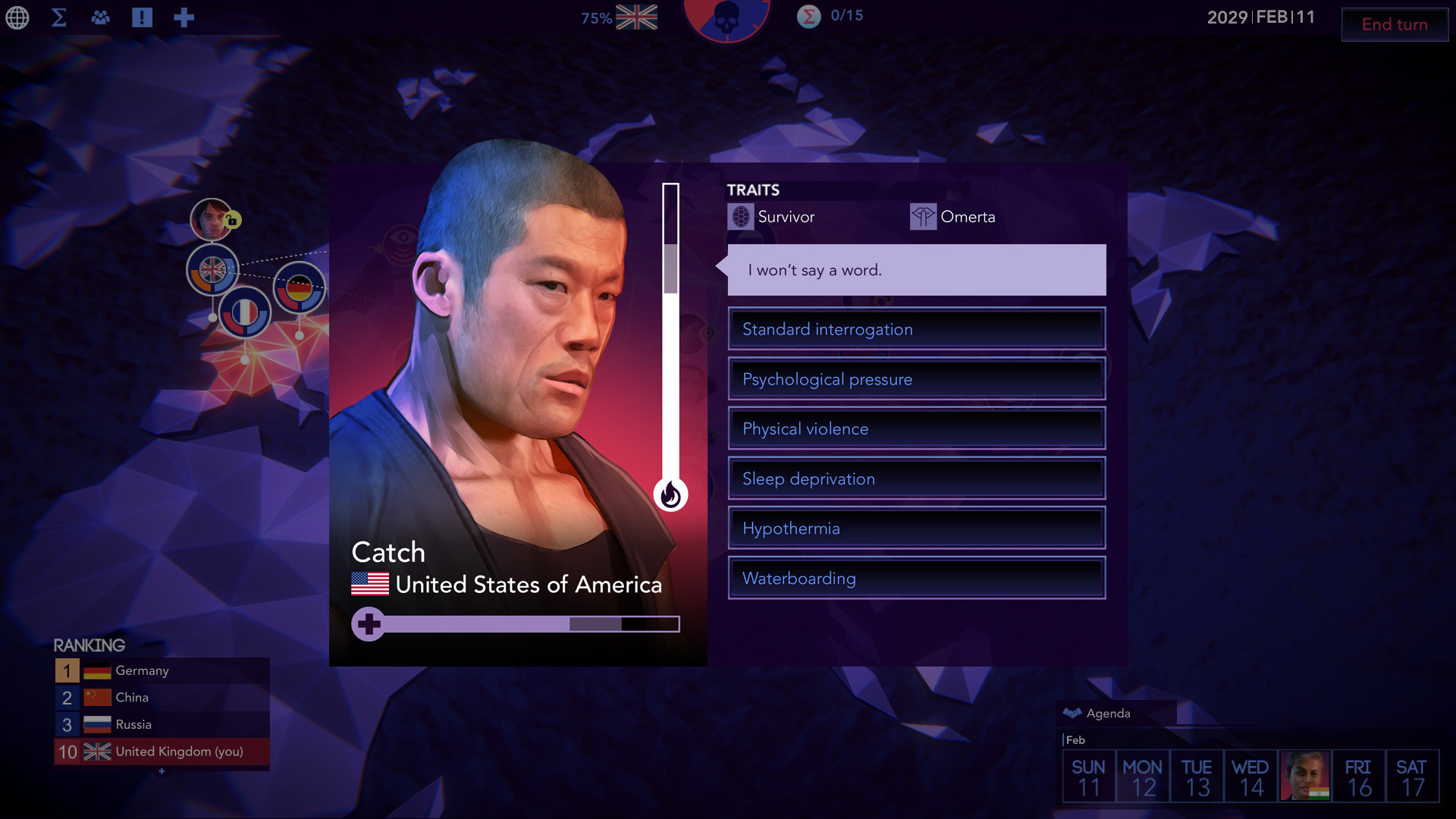Open the diplomat portrait on Thursday's calendar

point(1304,775)
